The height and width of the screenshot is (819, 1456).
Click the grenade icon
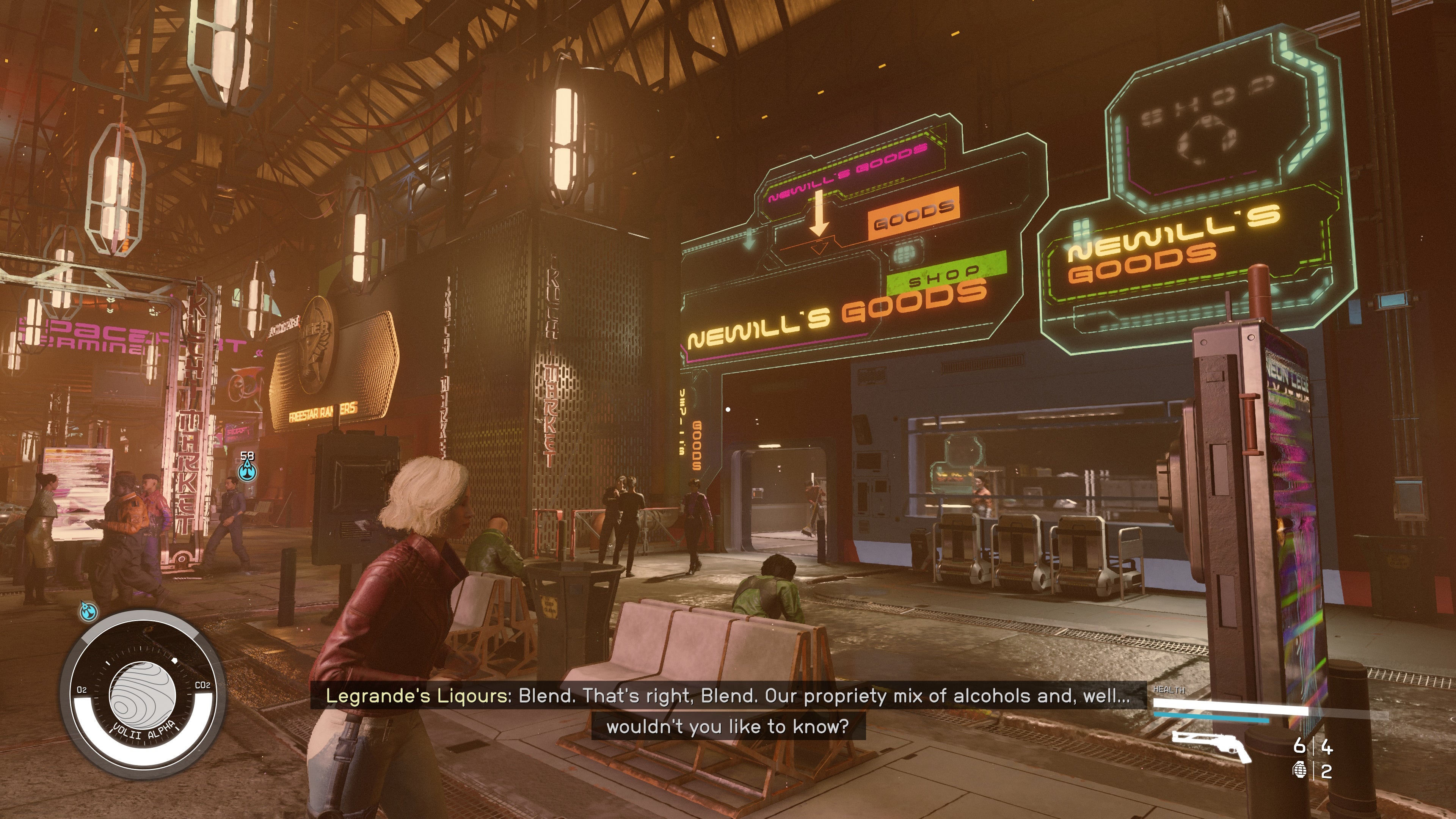click(1299, 770)
